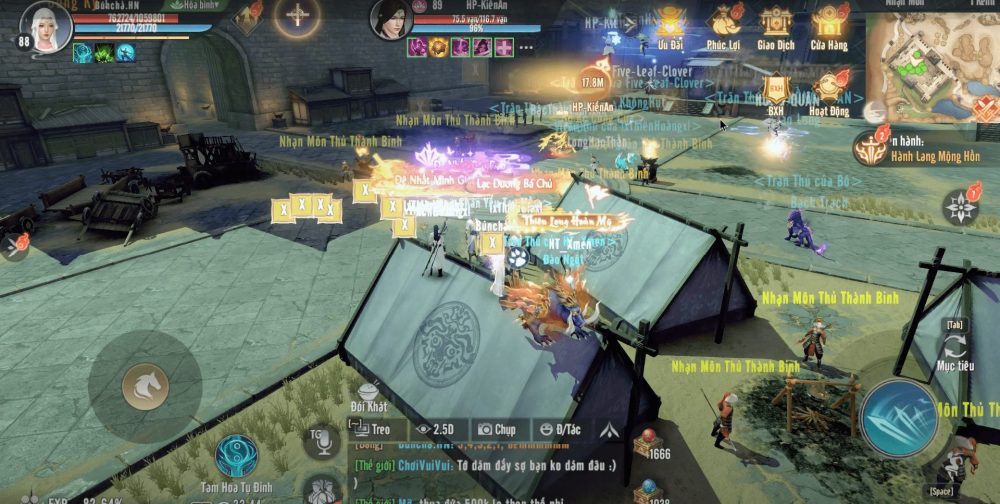The width and height of the screenshot is (1000, 504).
Task: Open the Hoạt Động activities menu
Action: 828,88
